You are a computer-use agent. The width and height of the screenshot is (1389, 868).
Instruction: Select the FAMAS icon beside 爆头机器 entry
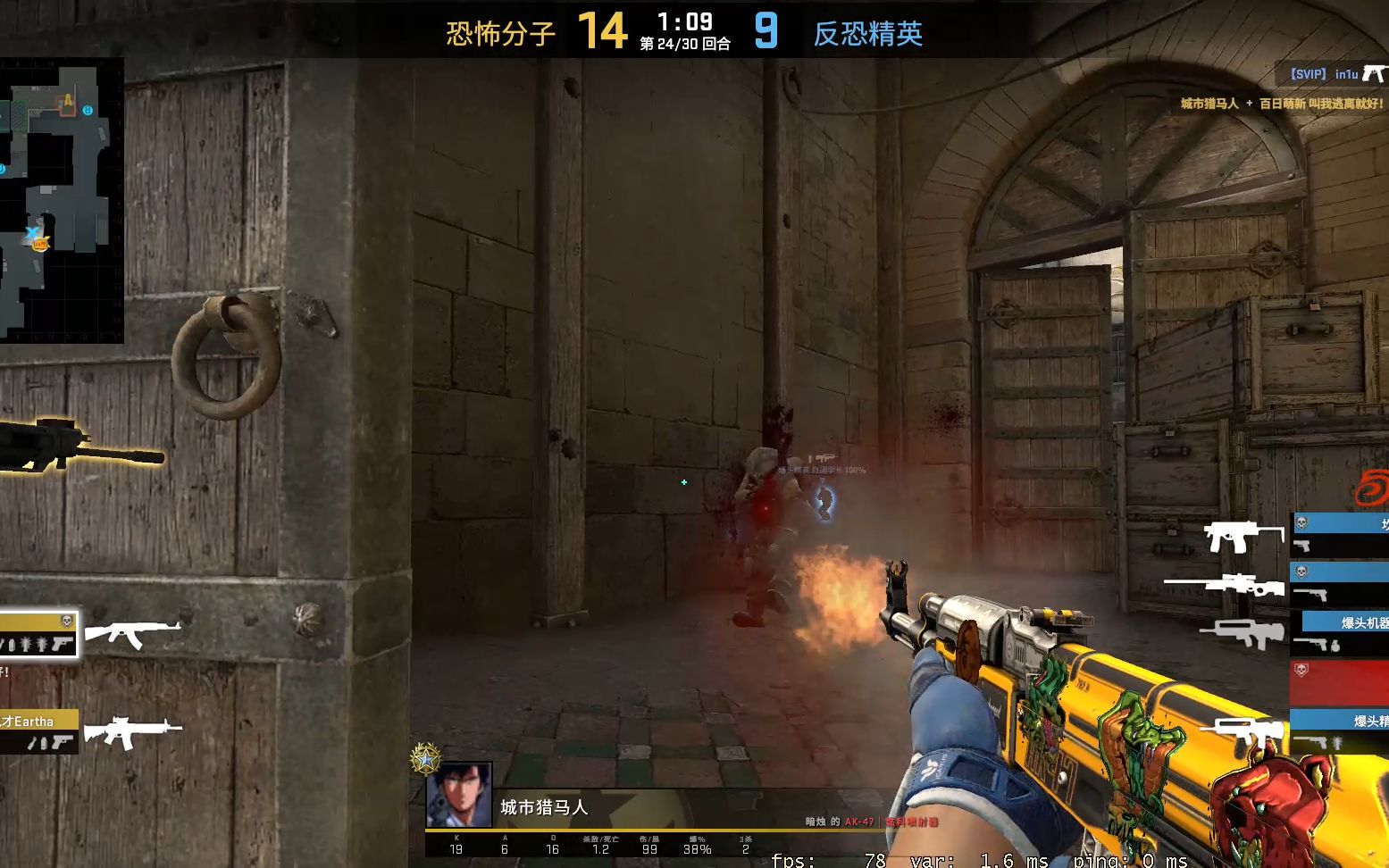coord(1242,633)
